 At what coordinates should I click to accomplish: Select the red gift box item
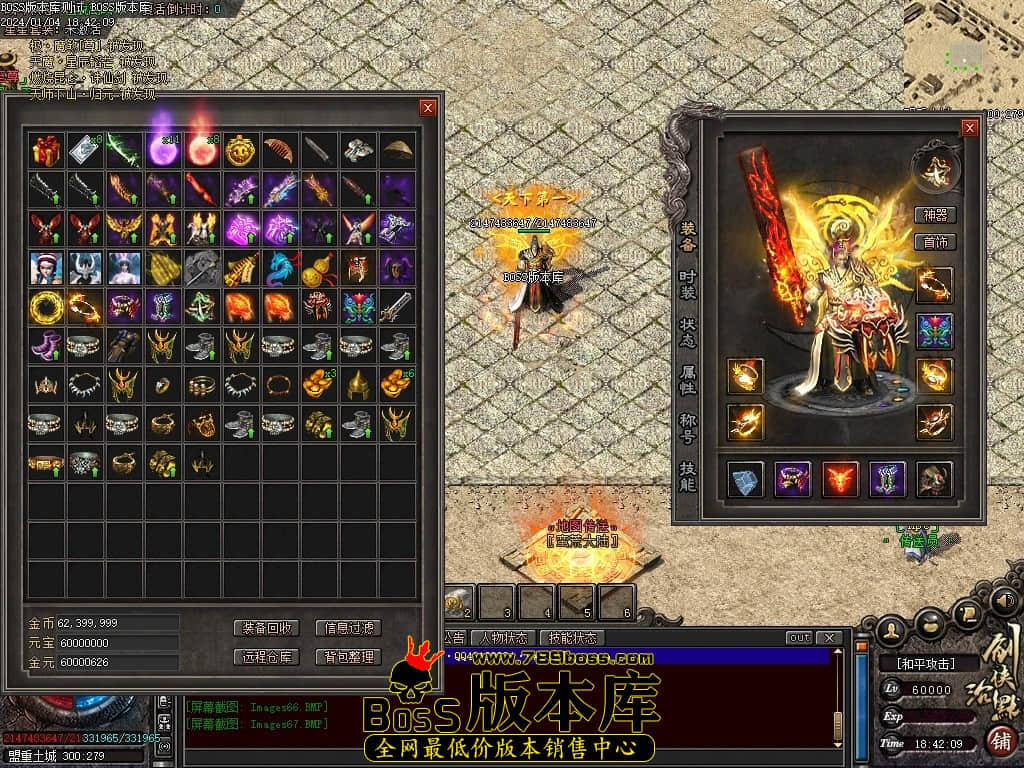[45, 151]
